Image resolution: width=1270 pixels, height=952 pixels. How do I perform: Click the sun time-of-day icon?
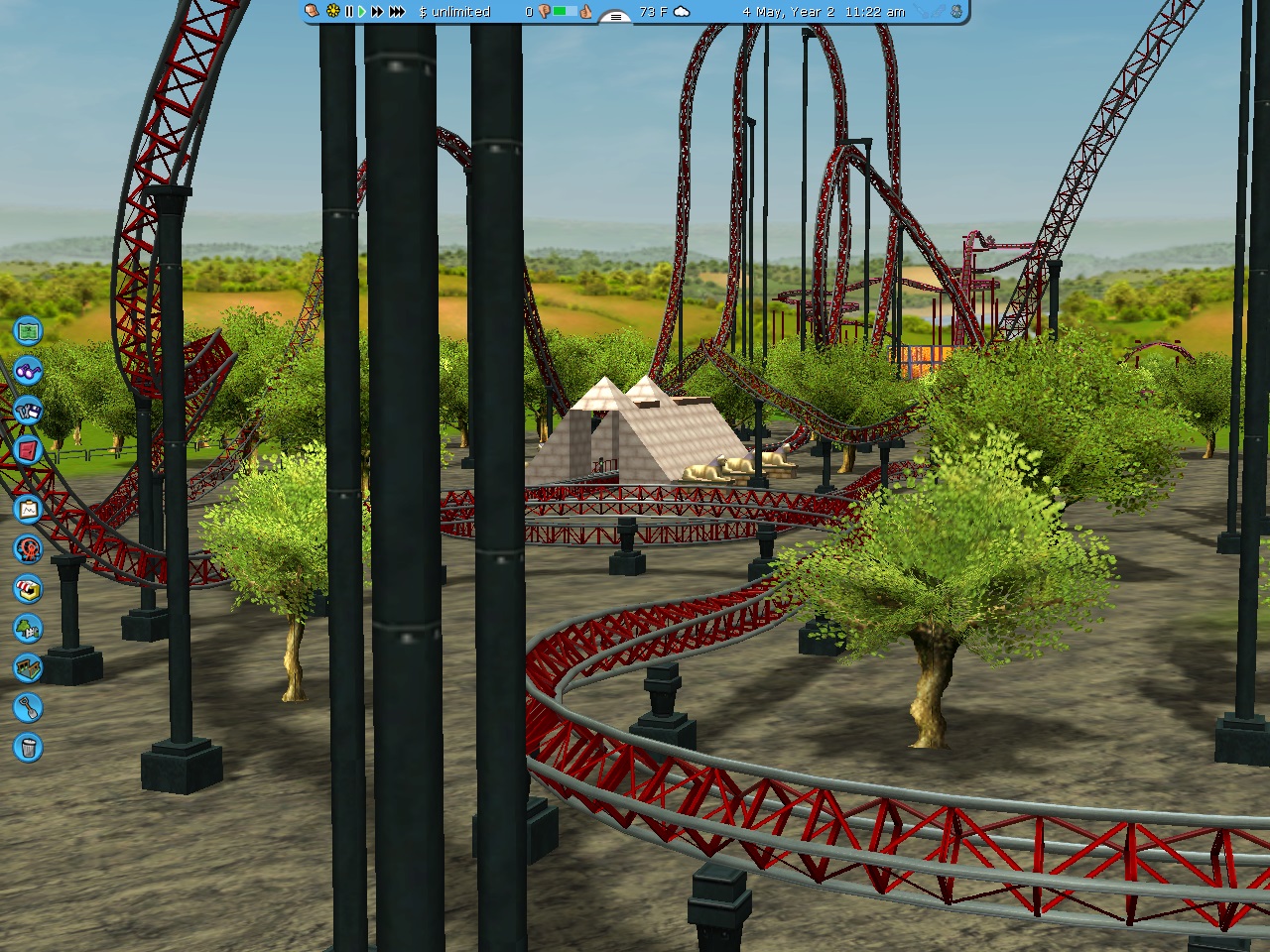click(x=332, y=12)
